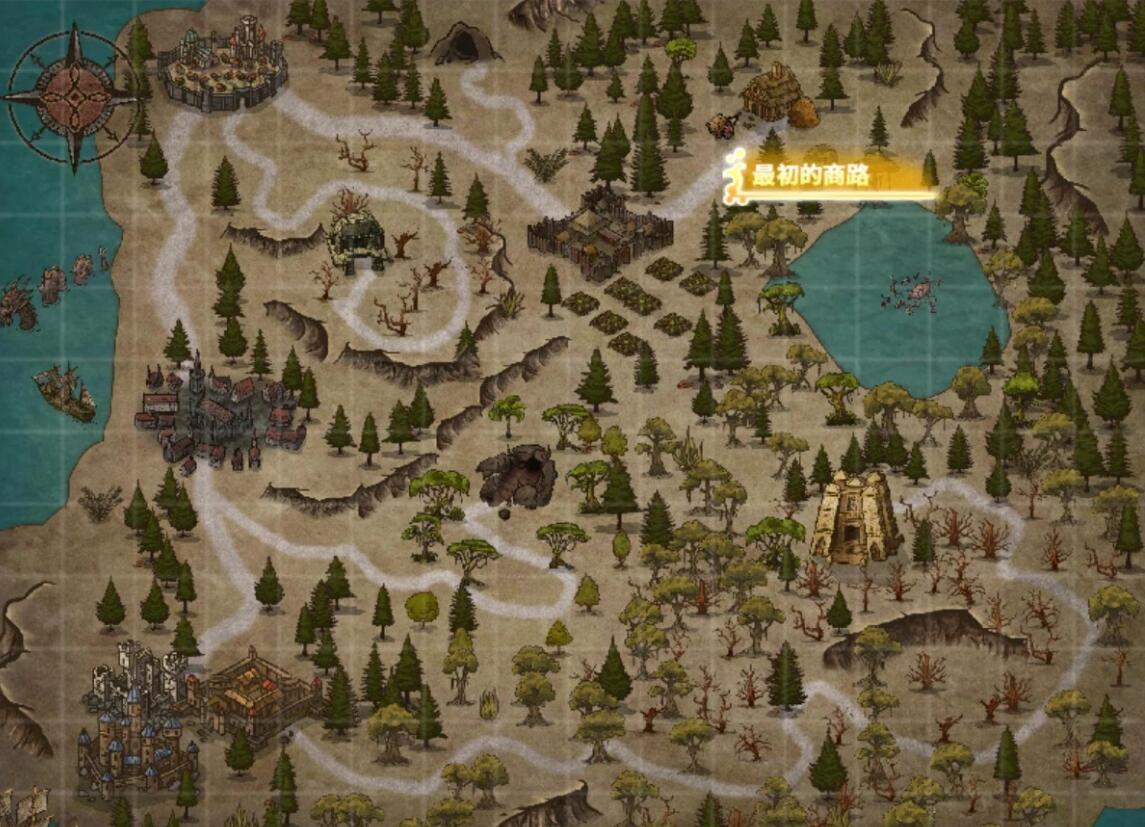1145x827 pixels.
Task: Select the thatched farmhouse above the quest banner
Action: pos(773,94)
